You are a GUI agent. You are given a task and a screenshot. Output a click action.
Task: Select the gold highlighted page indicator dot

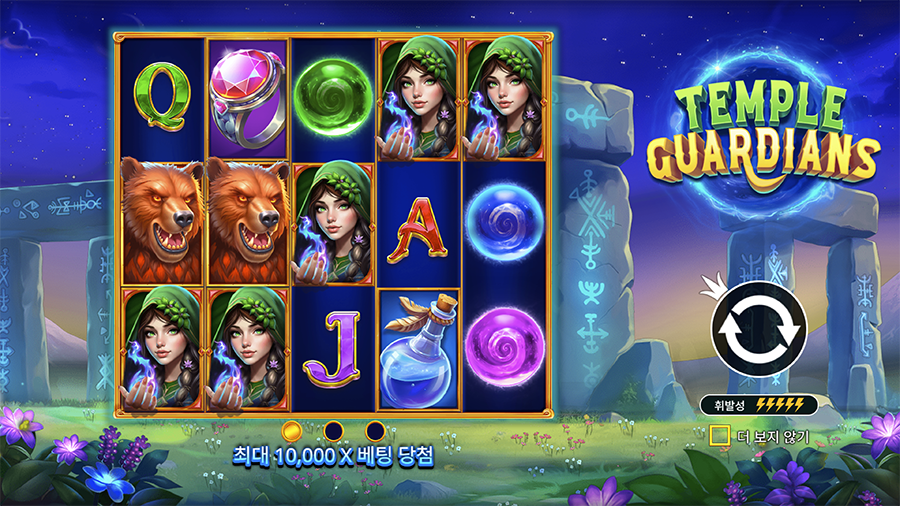(292, 430)
